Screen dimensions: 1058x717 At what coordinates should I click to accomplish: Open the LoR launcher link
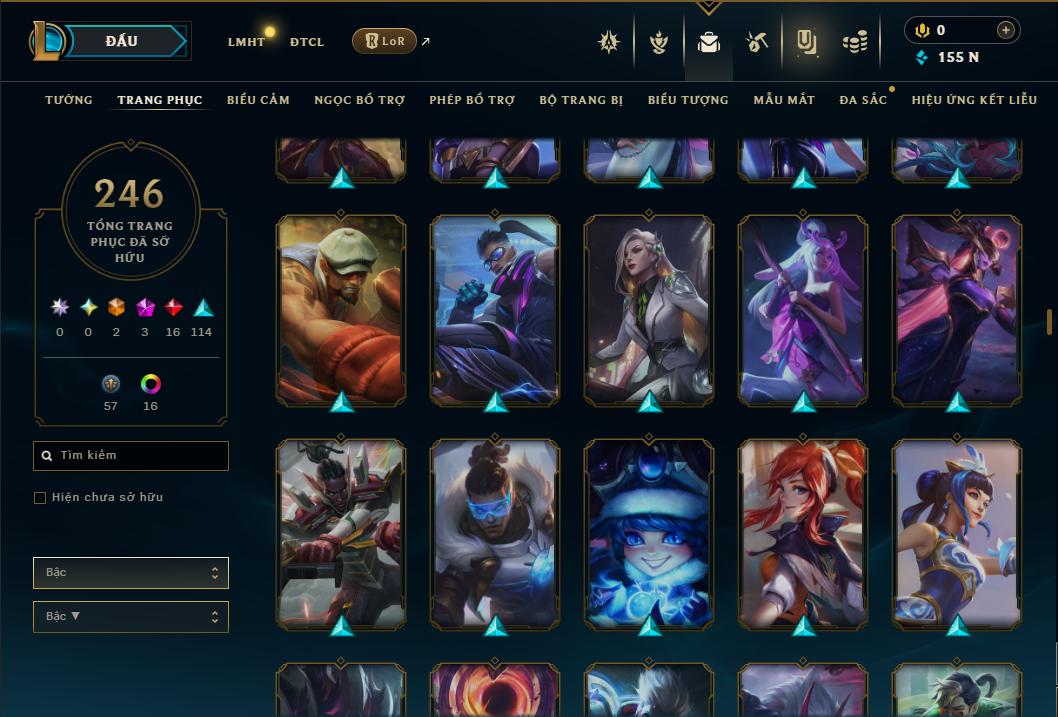tap(385, 41)
